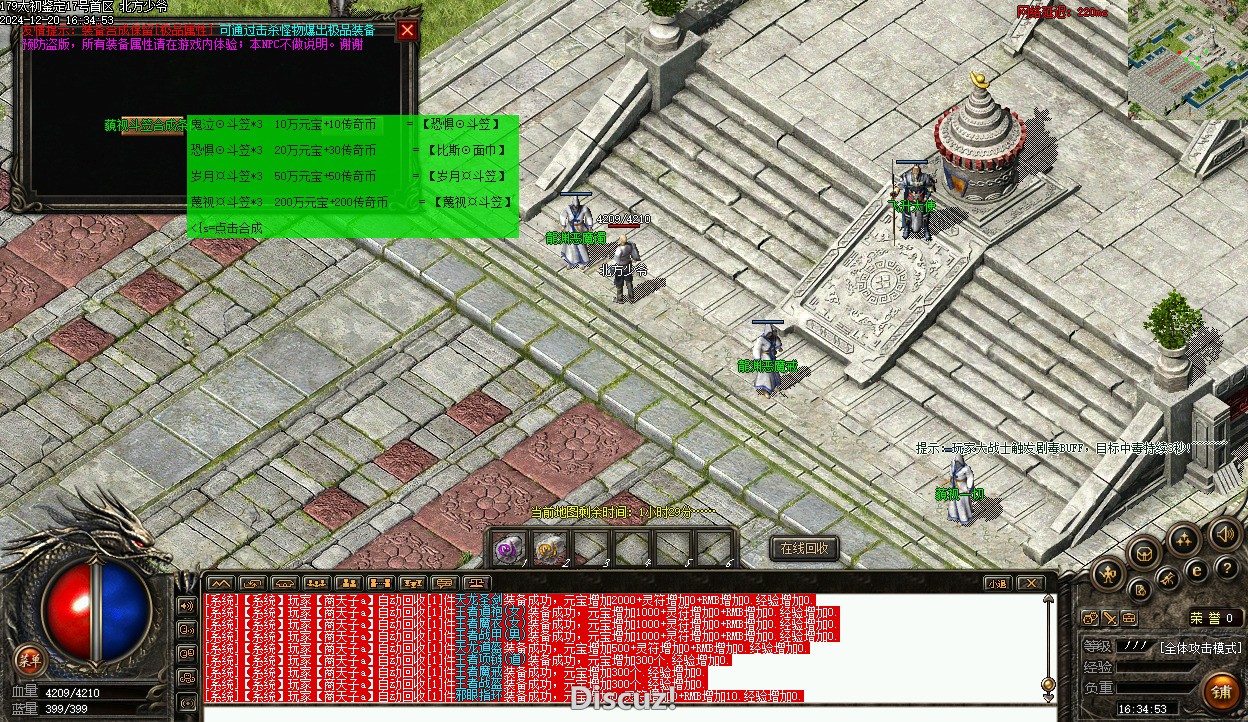Switch the 全体攻击模式 attack mode label

pyautogui.click(x=1200, y=647)
